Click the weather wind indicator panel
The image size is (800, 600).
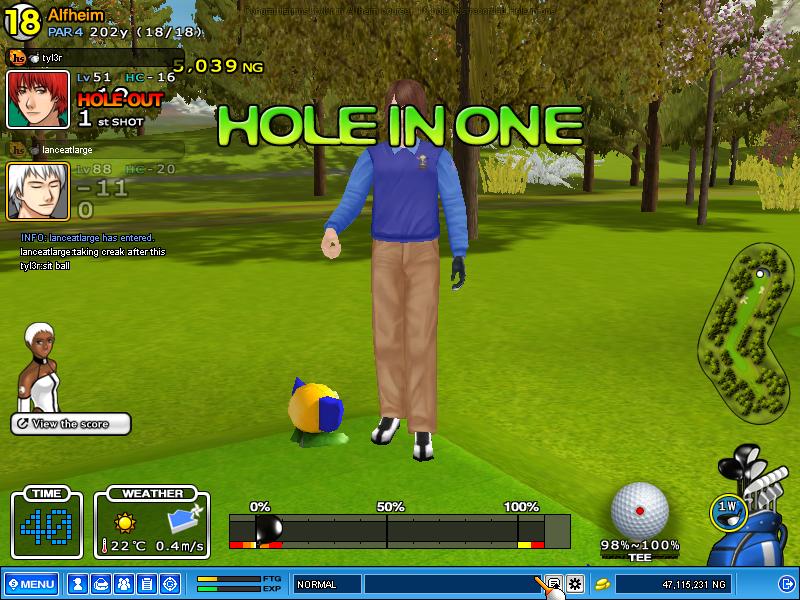(x=152, y=523)
